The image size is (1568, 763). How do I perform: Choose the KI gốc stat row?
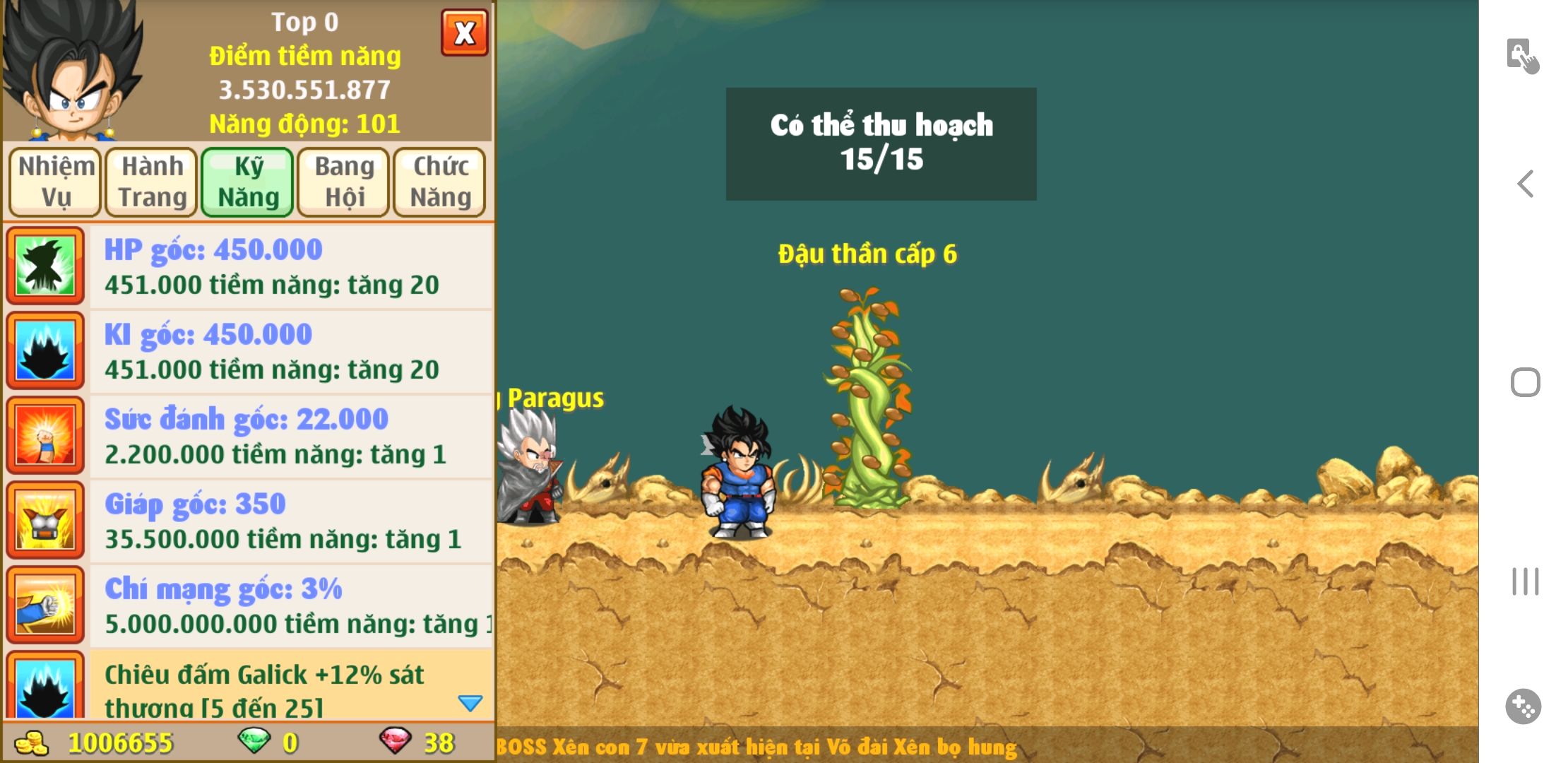pyautogui.click(x=290, y=352)
